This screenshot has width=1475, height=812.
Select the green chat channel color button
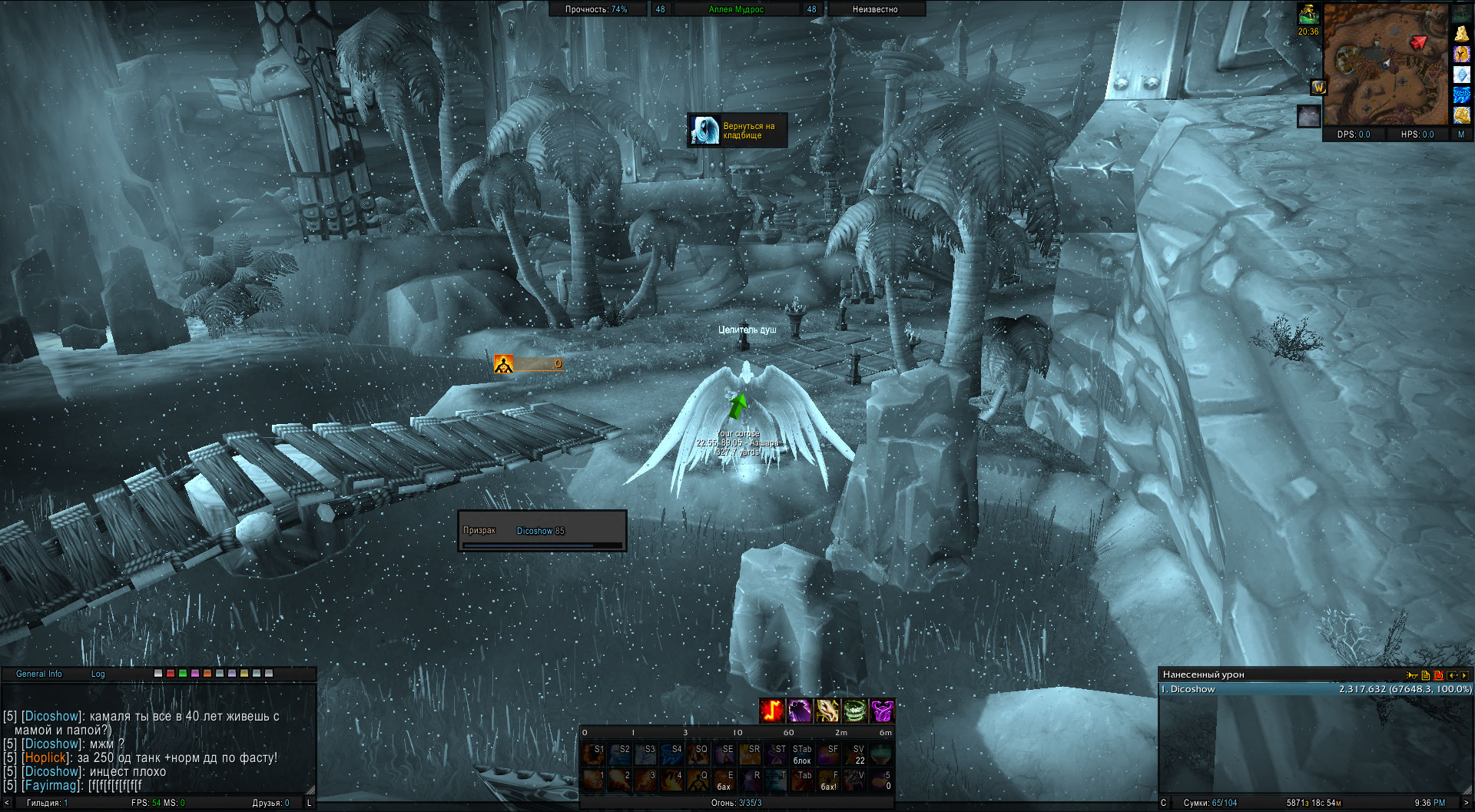(183, 674)
